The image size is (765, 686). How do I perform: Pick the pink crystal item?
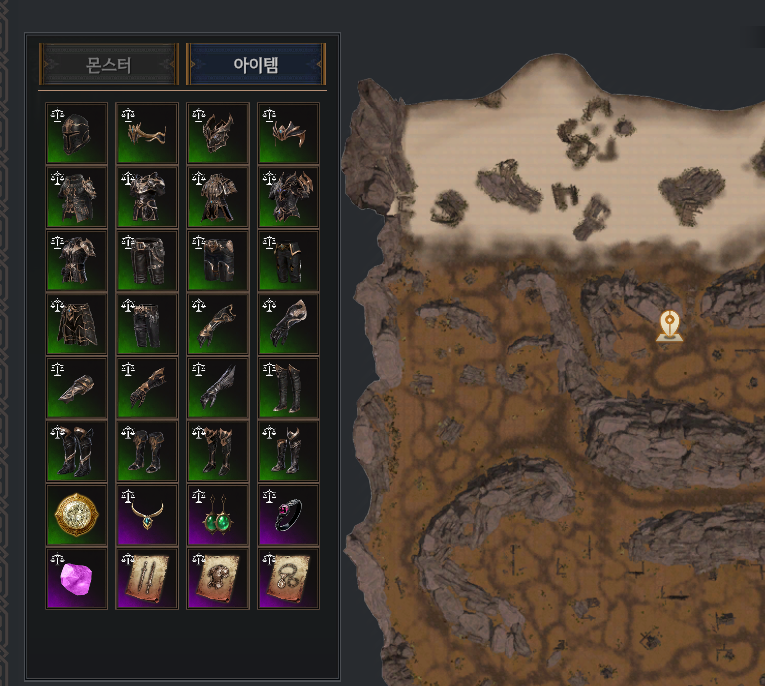click(77, 579)
